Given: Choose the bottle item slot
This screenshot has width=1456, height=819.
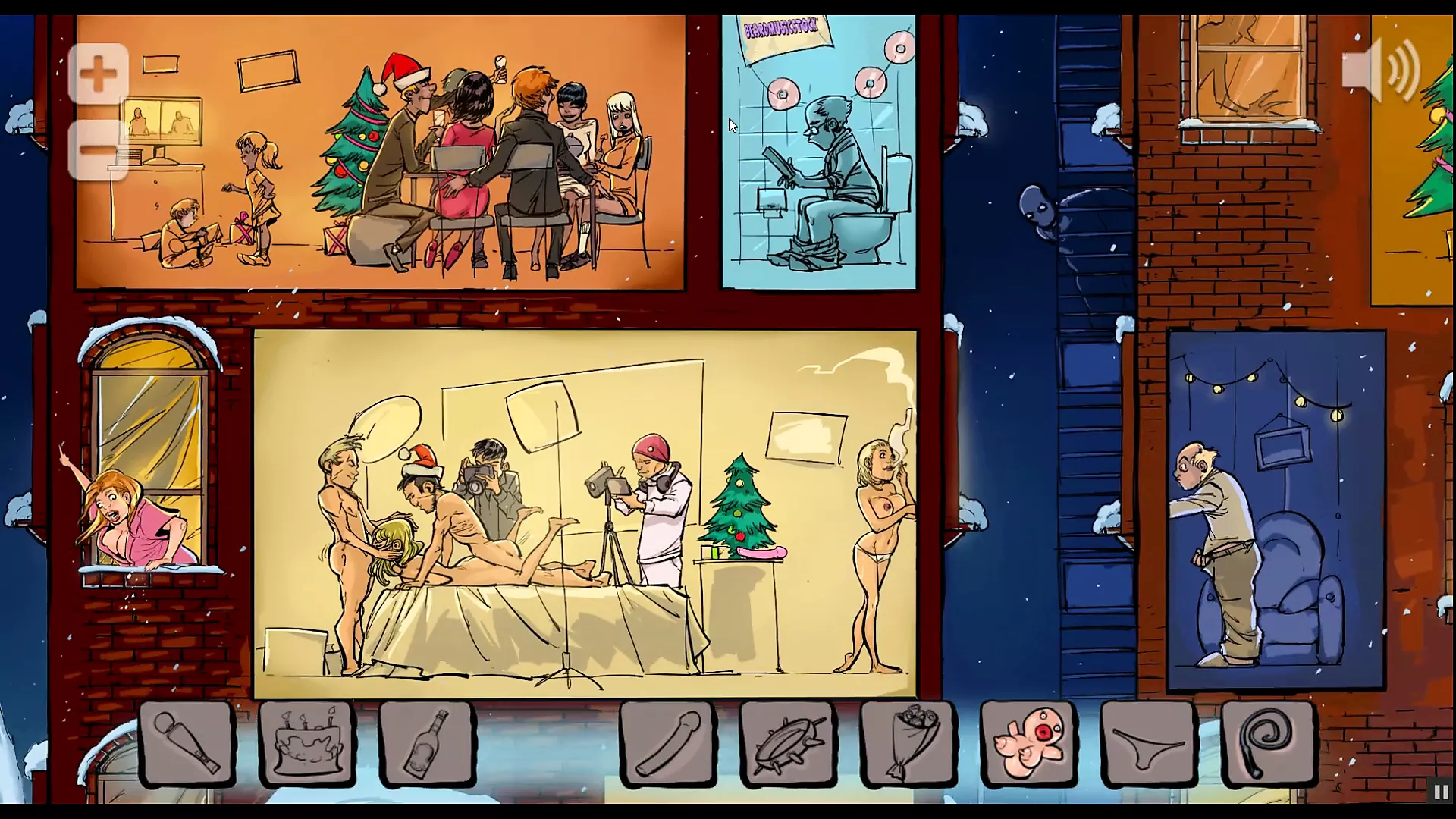Looking at the screenshot, I should tap(427, 742).
